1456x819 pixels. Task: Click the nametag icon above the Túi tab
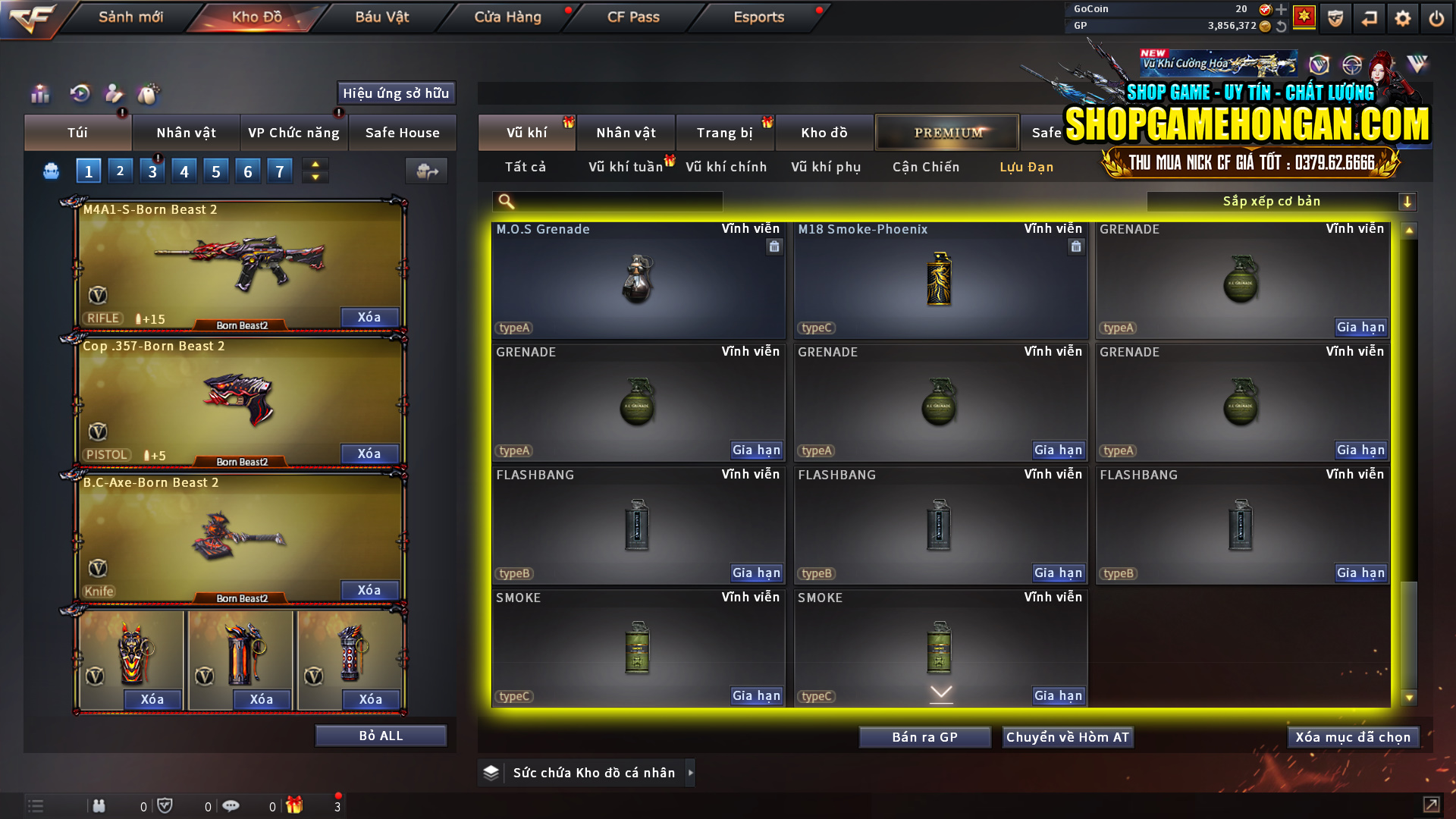click(149, 94)
